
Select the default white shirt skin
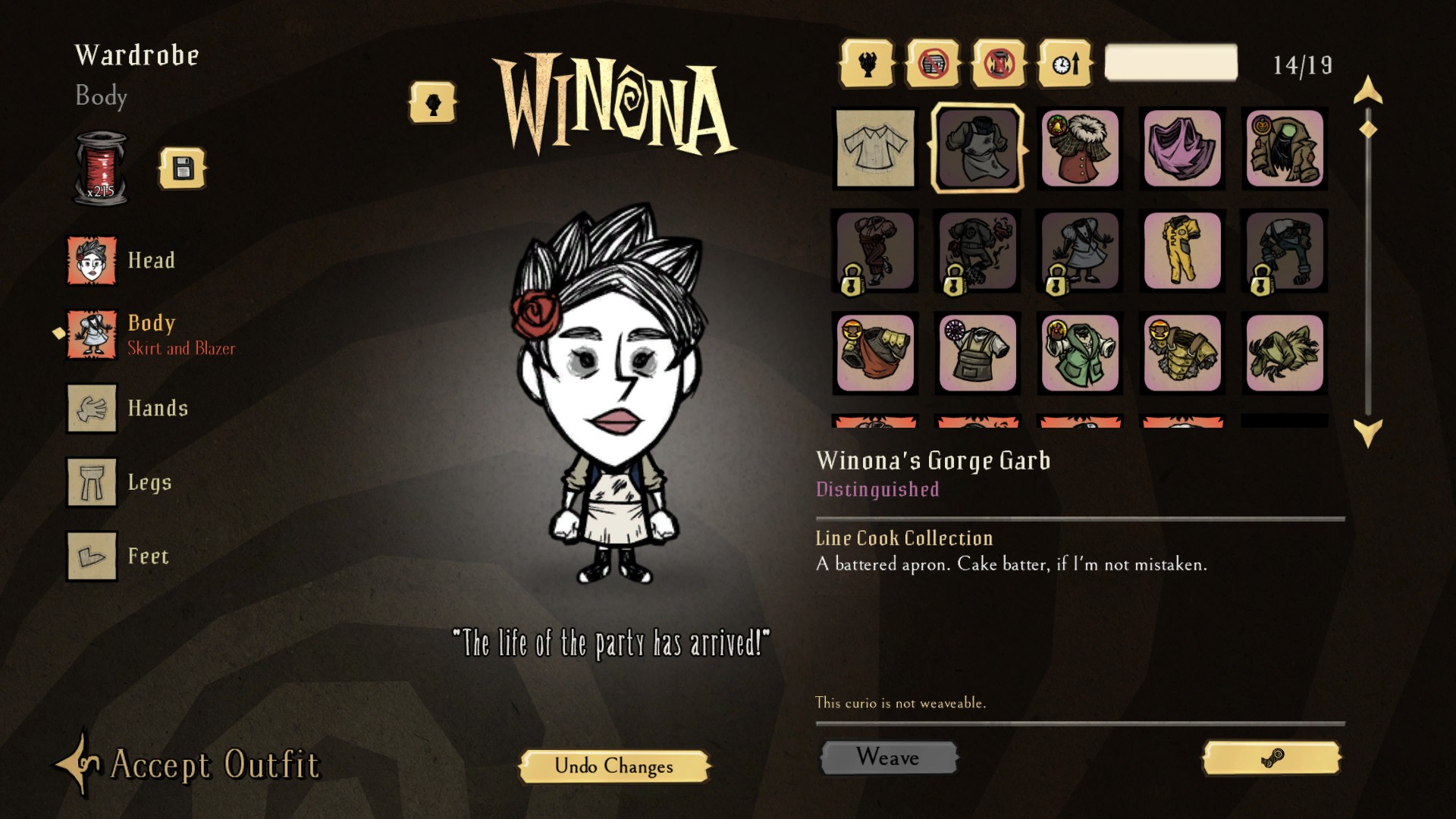875,148
